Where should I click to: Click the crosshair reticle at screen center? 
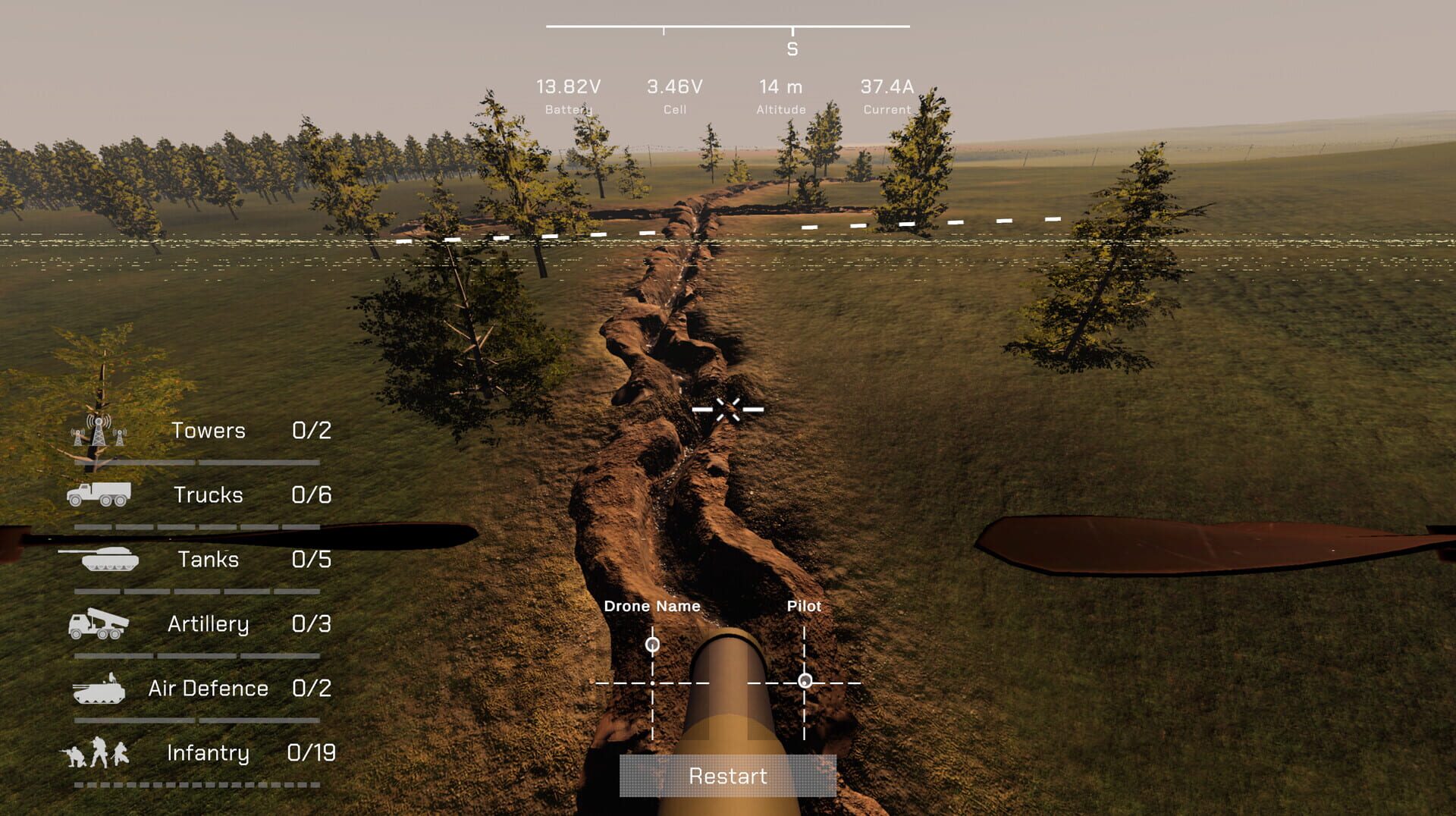coord(729,409)
